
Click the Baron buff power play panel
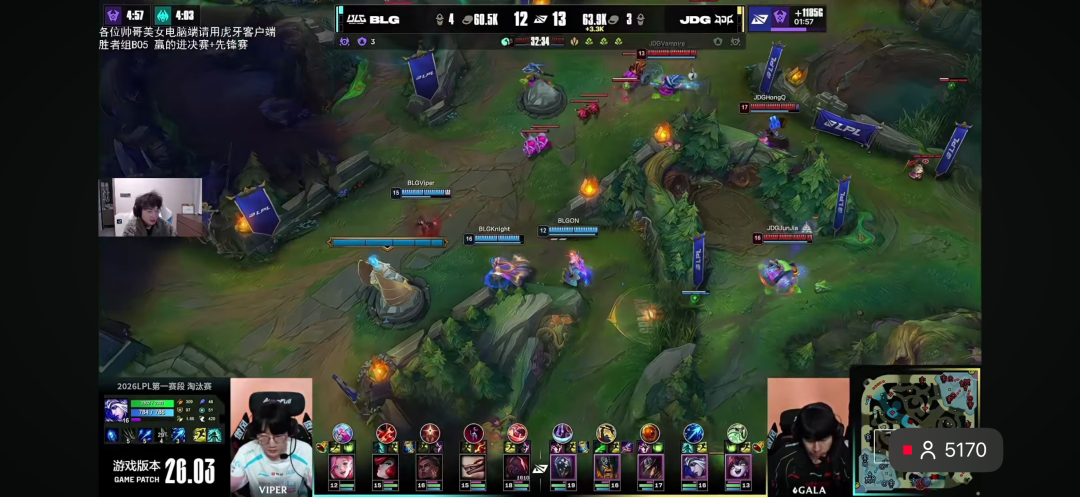(787, 18)
